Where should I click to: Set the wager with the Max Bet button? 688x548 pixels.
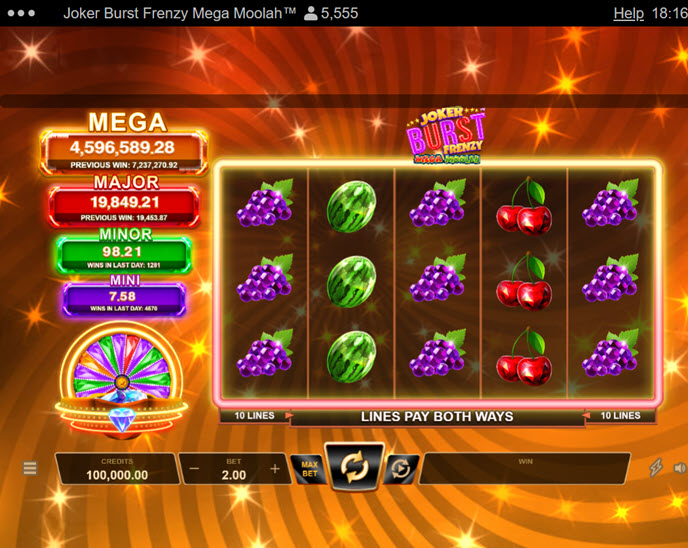(x=309, y=468)
